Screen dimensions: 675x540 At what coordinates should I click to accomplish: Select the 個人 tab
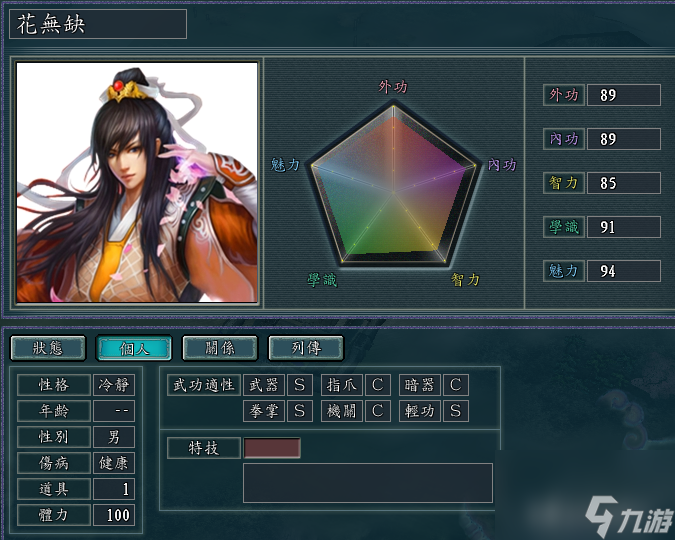[x=134, y=348]
